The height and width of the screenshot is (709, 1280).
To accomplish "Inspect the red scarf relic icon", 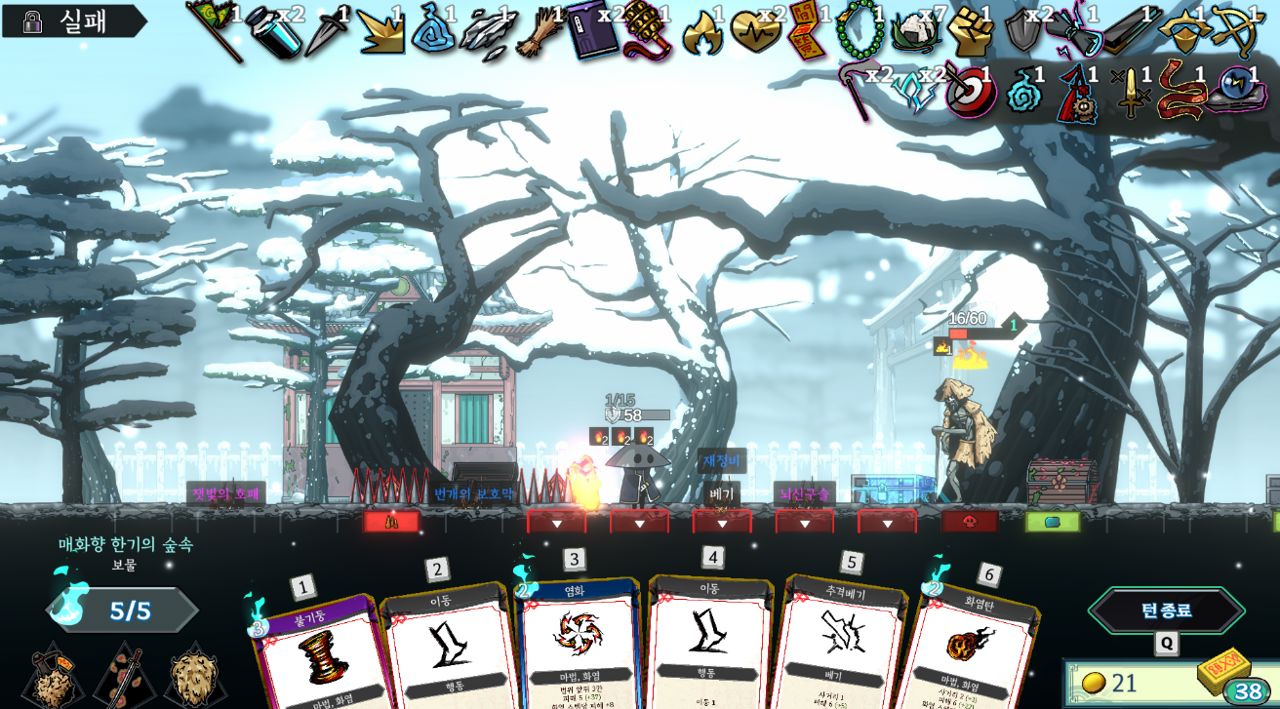I will pyautogui.click(x=1181, y=90).
